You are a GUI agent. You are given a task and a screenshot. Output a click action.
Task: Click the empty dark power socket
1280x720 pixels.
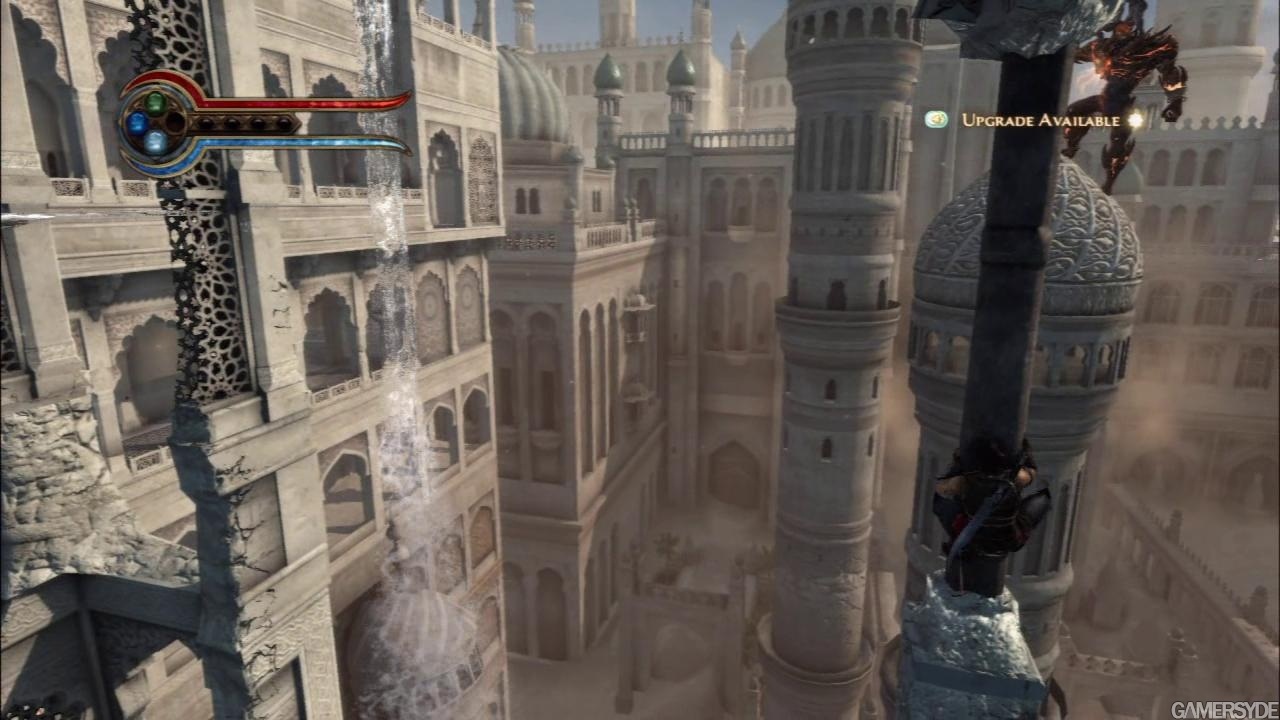coord(176,123)
